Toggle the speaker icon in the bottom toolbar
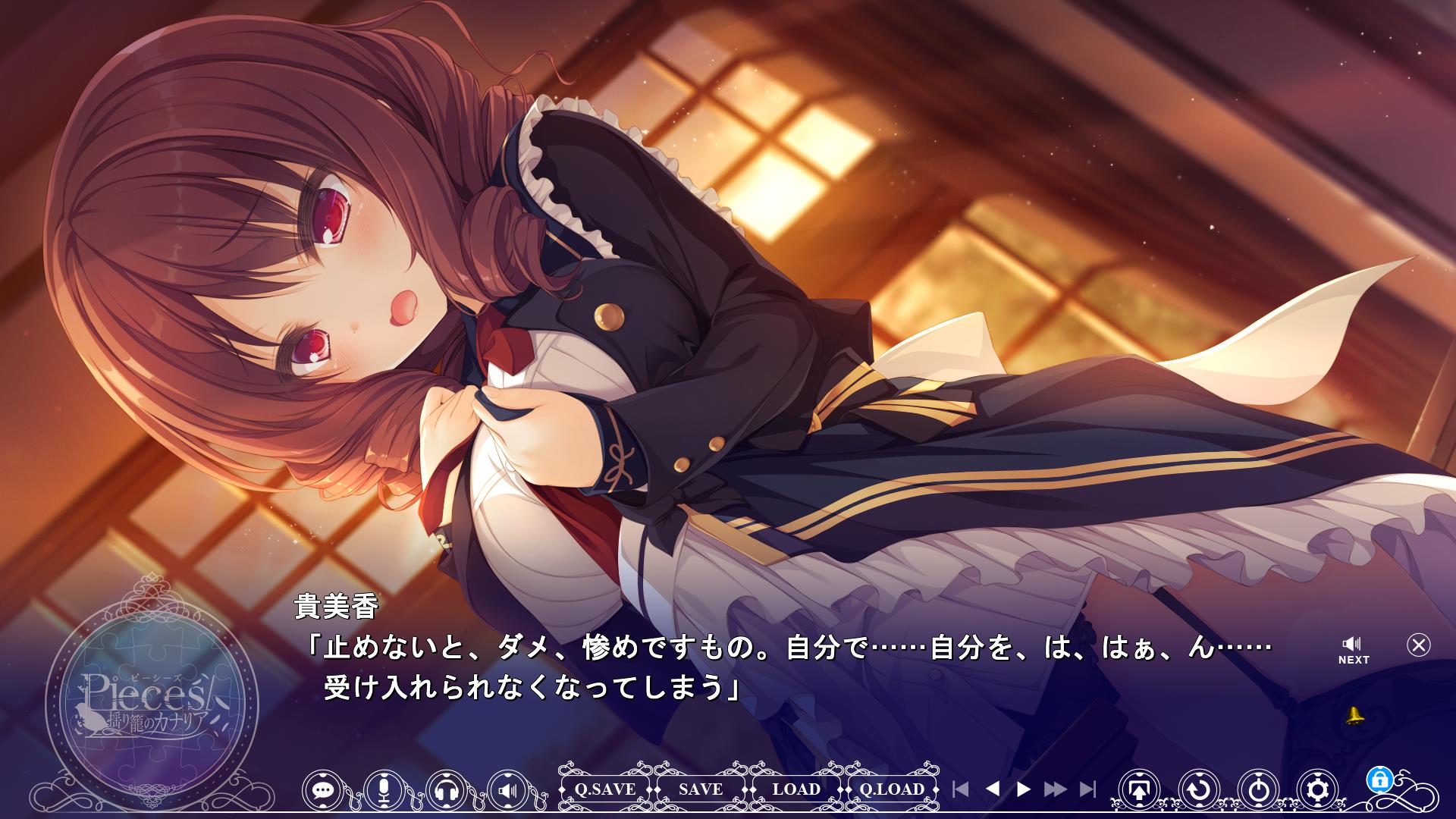This screenshot has width=1456, height=819. [x=507, y=789]
